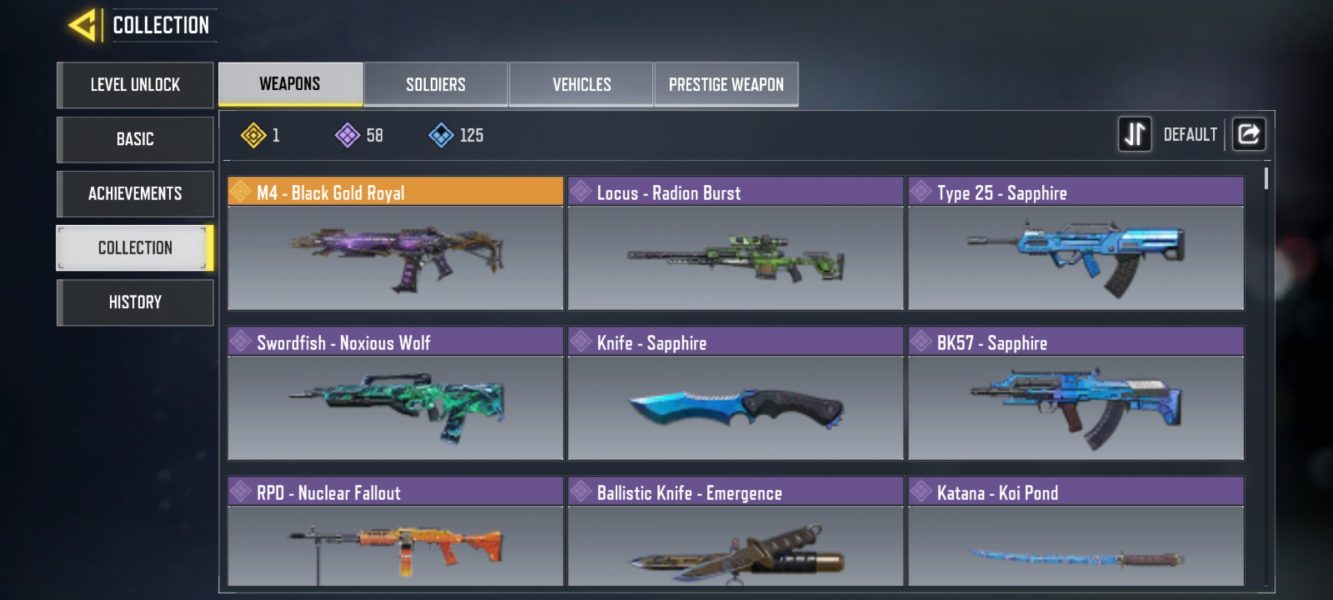
Task: Select the Collection side menu entry
Action: click(x=135, y=248)
